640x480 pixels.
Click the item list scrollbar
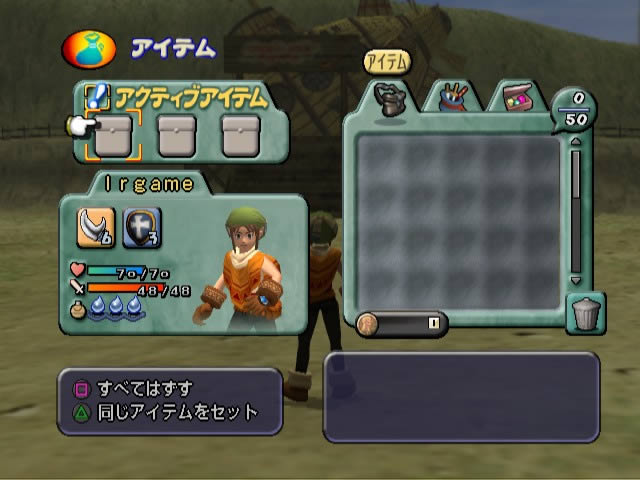[575, 212]
